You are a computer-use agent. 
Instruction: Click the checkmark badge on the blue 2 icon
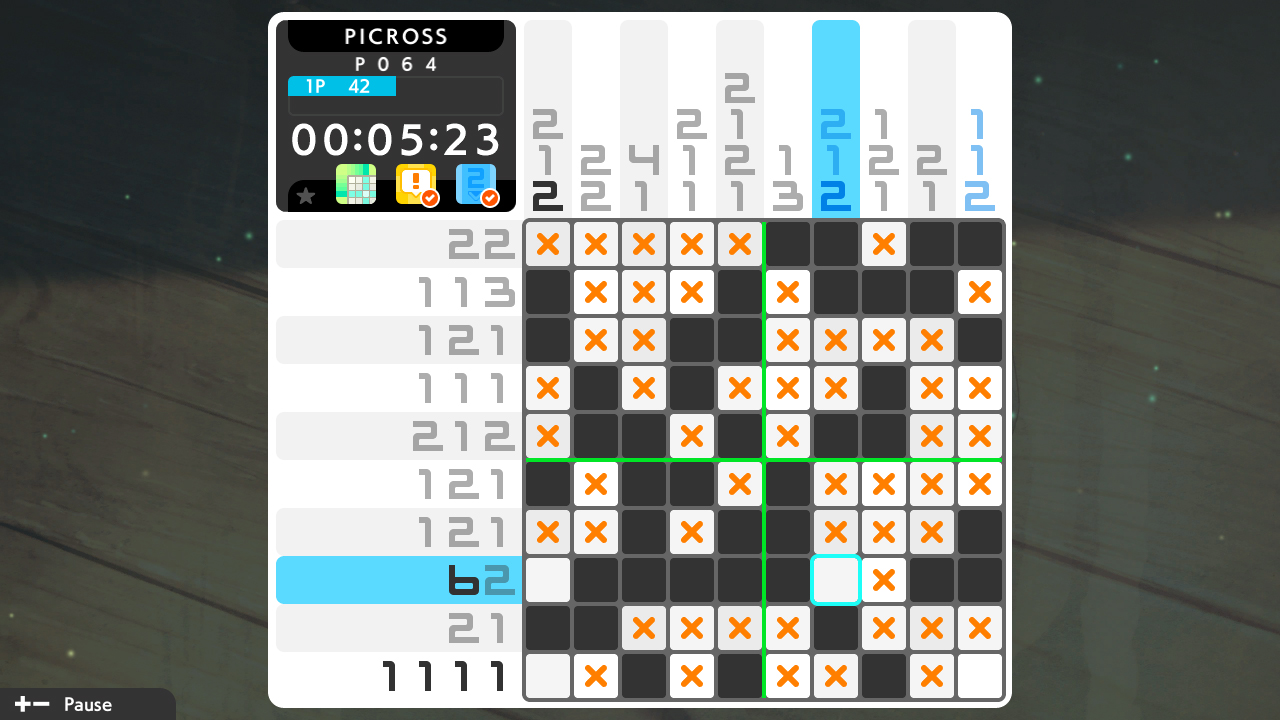coord(491,197)
